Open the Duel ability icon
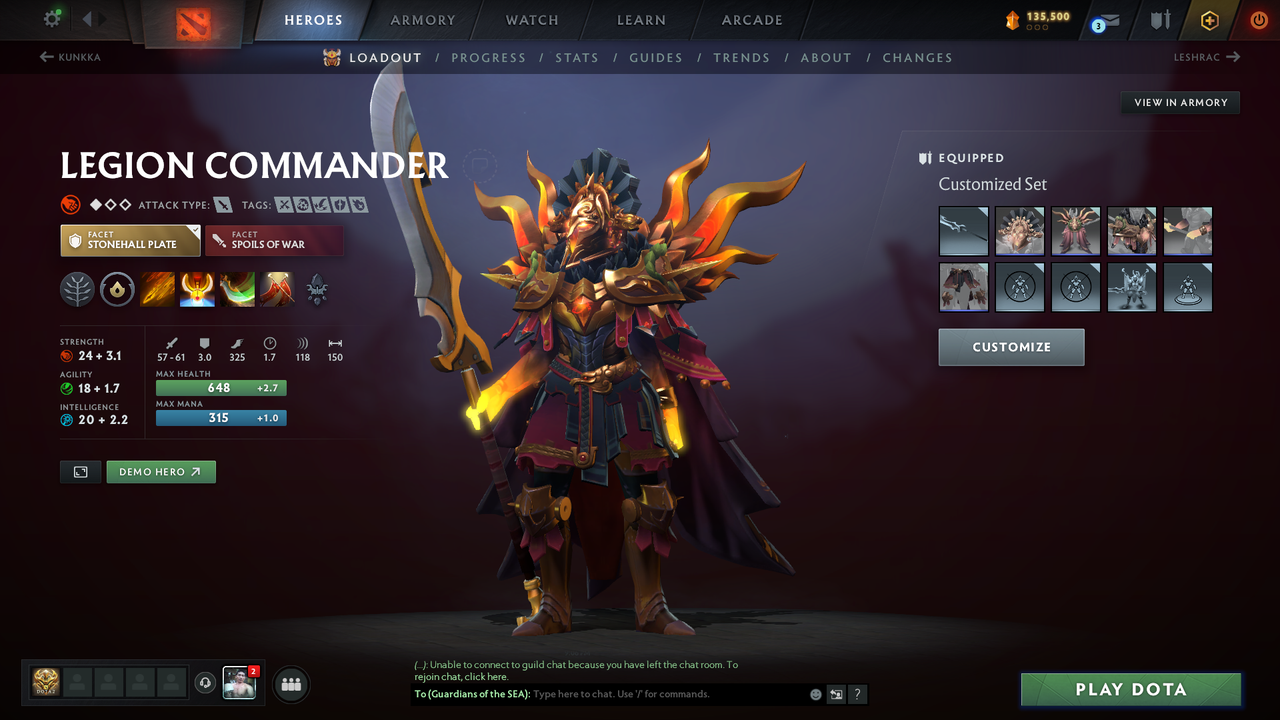Screen dimensions: 1280x720 pyautogui.click(x=277, y=290)
